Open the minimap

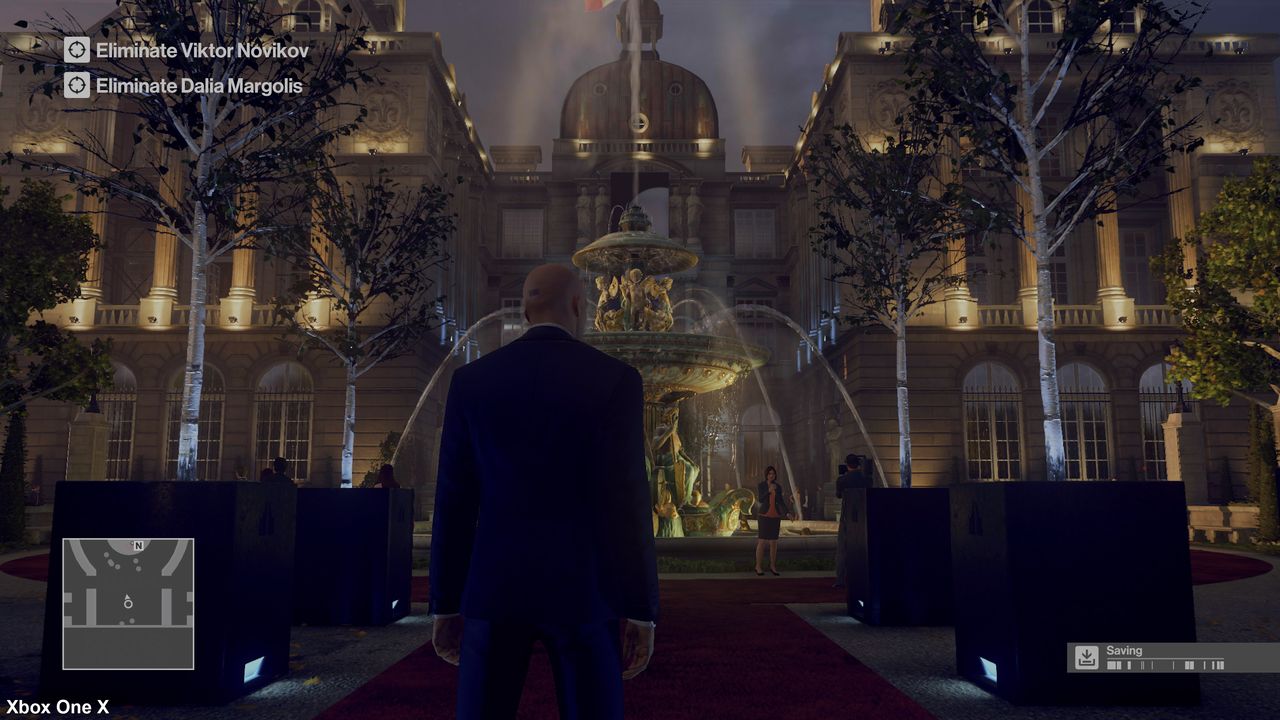click(128, 604)
